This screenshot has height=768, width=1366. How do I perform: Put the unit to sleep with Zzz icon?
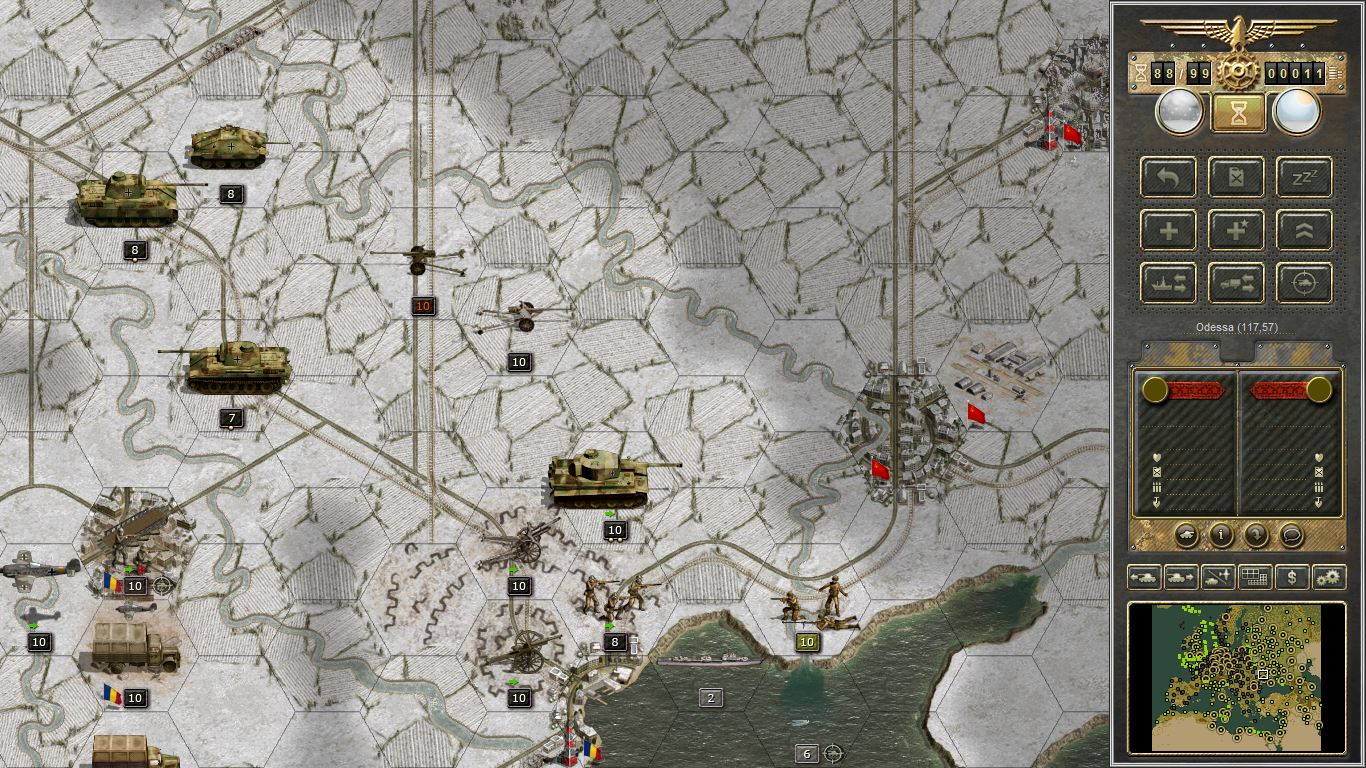coord(1302,178)
